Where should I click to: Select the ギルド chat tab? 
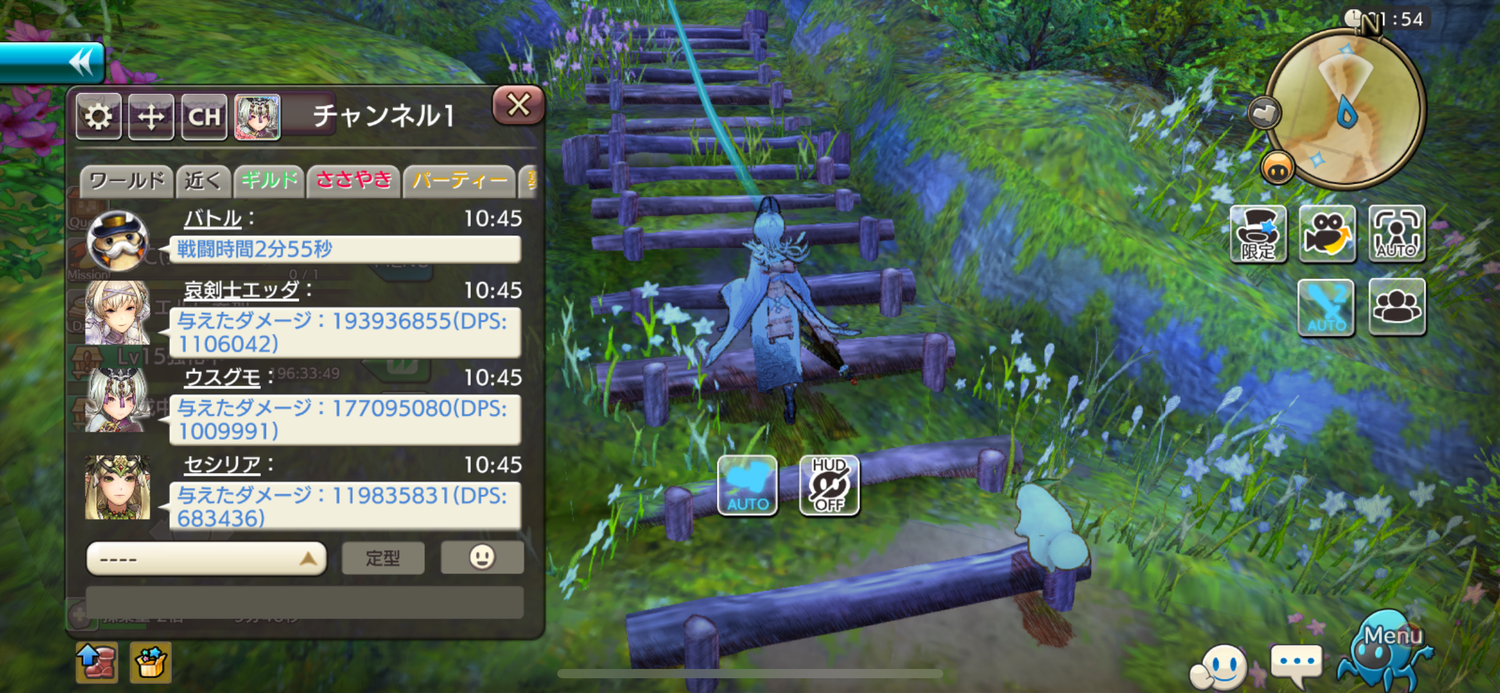(x=269, y=181)
